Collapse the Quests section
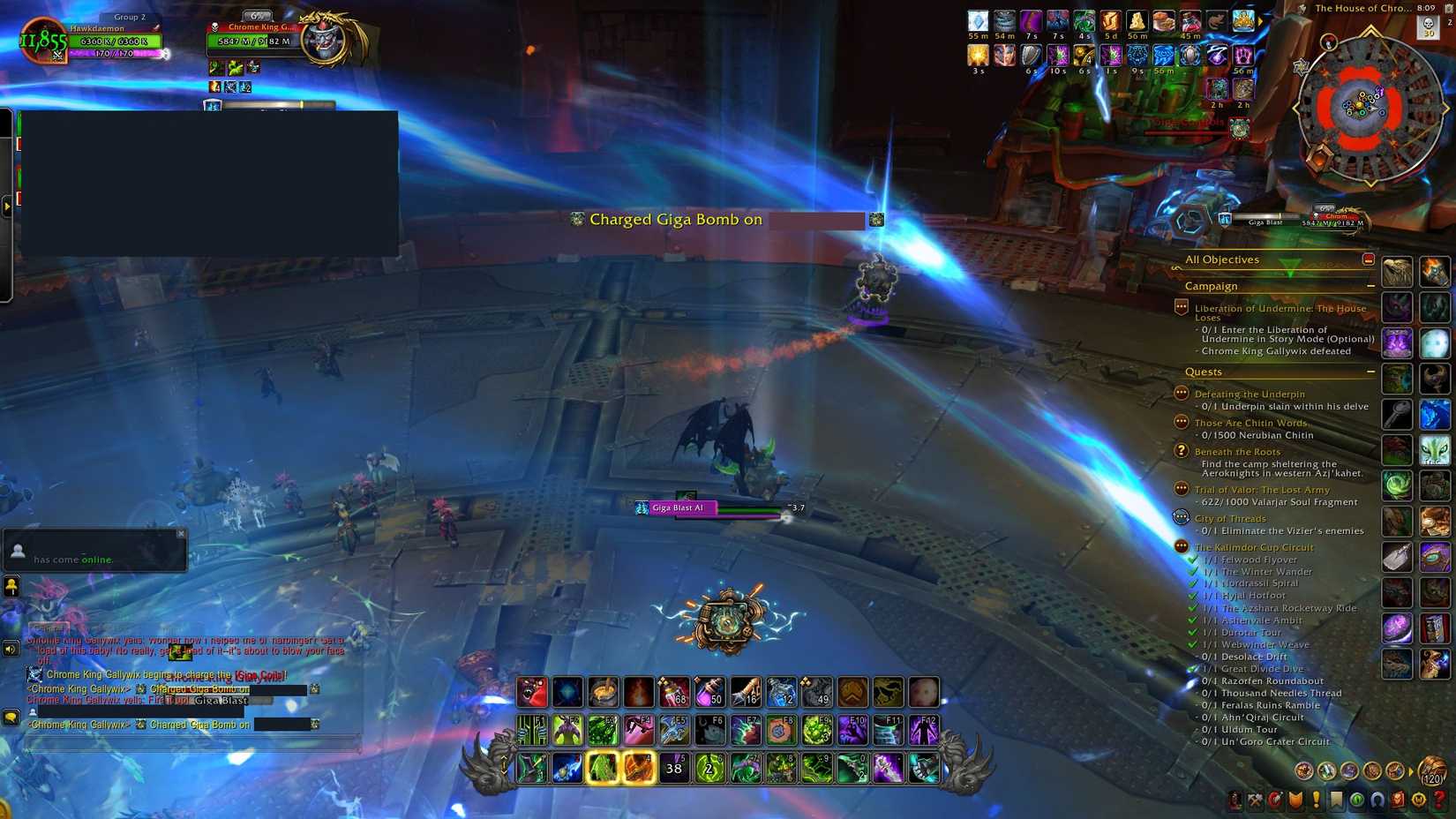The height and width of the screenshot is (819, 1456). coord(1371,372)
